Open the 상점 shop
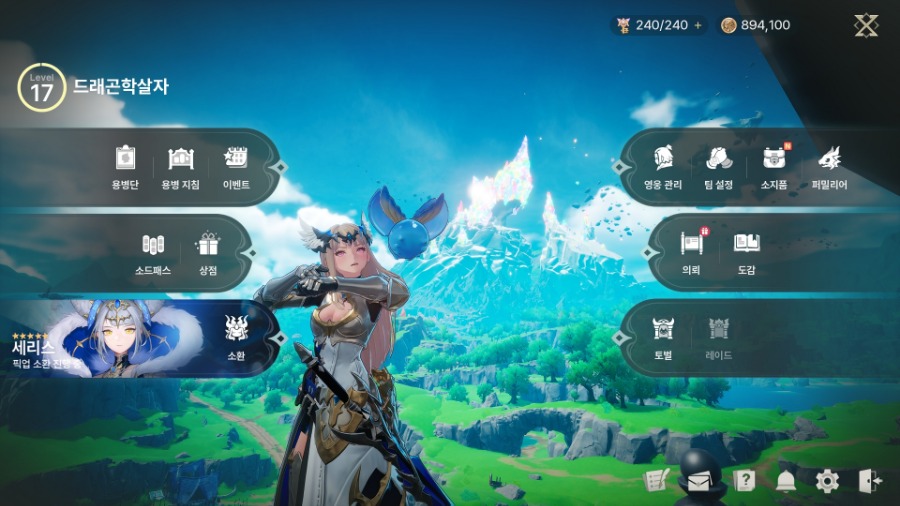Viewport: 900px width, 506px height. (x=208, y=252)
